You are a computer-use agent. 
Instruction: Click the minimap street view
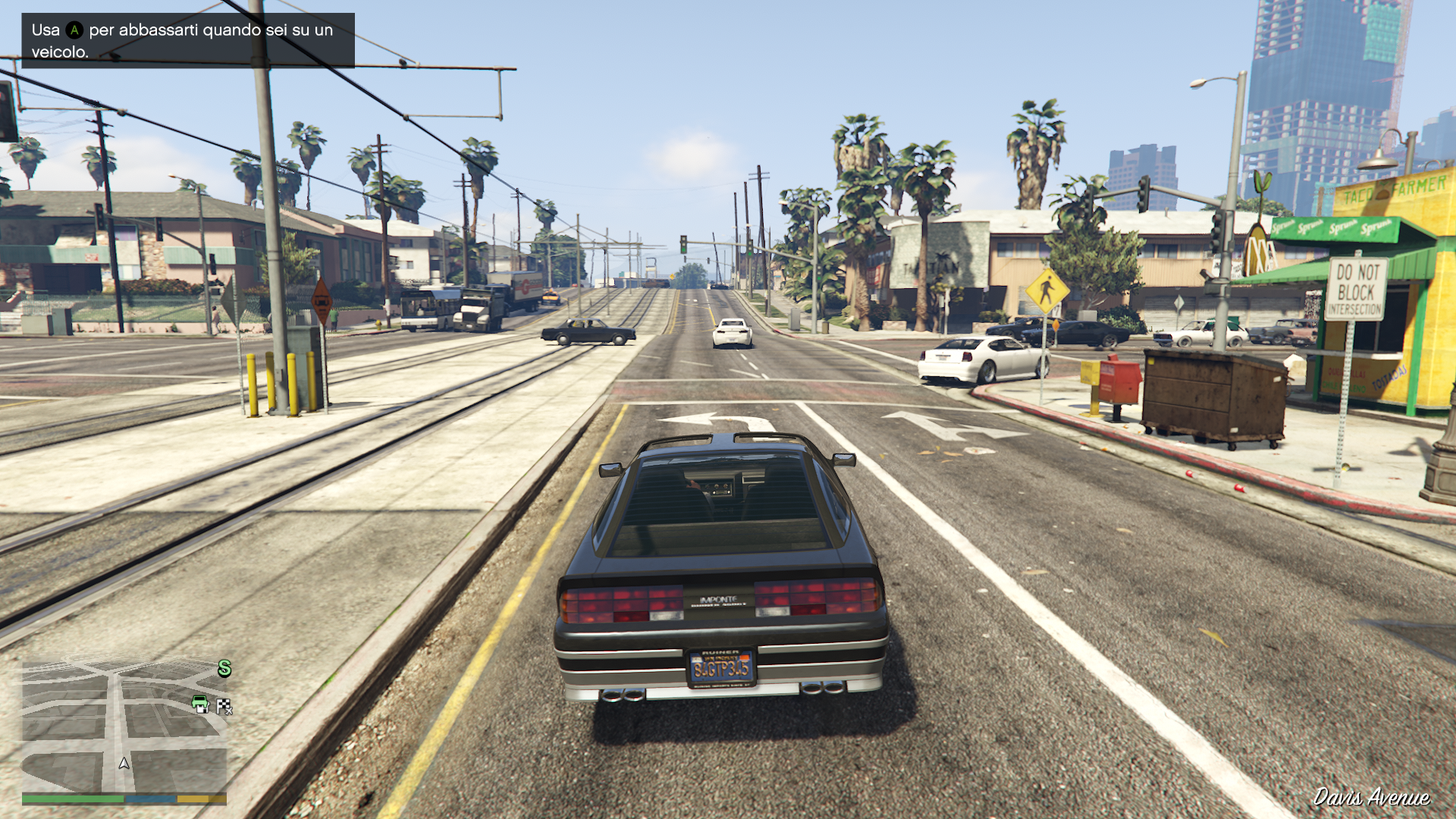[124, 726]
